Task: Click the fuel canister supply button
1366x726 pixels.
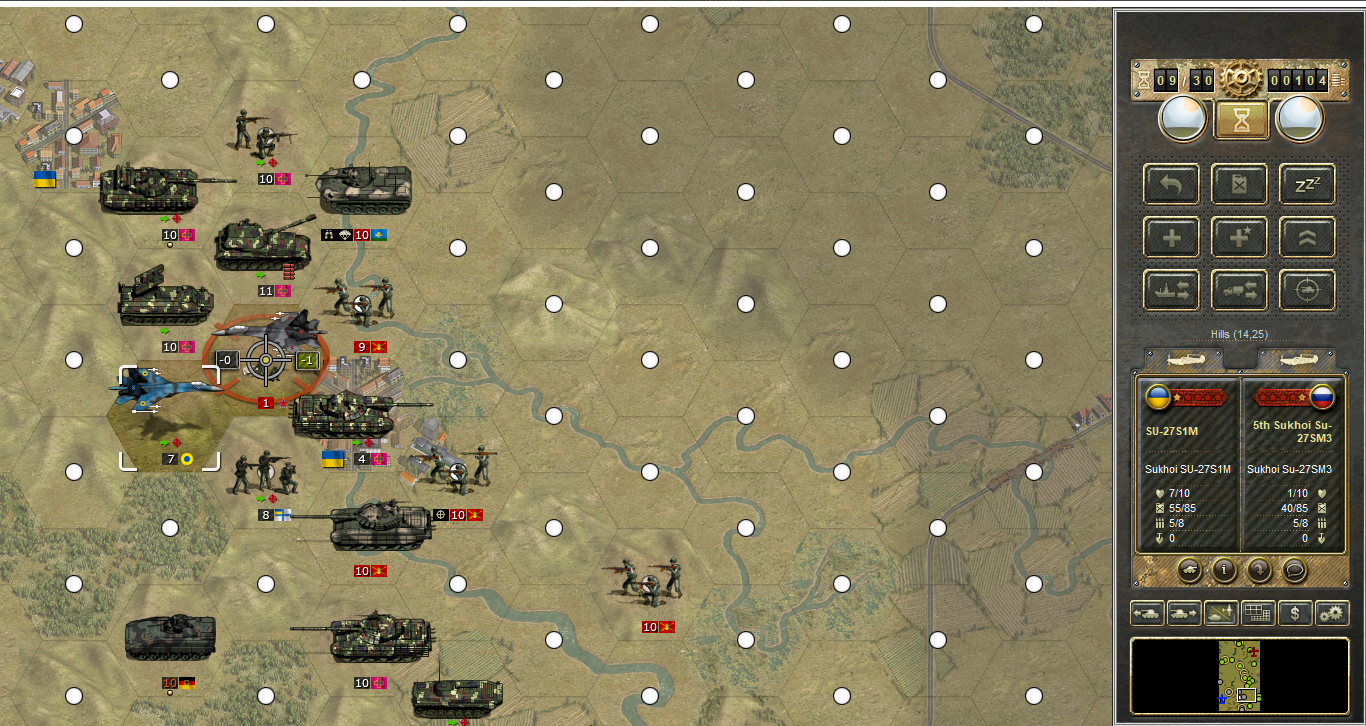Action: (x=1239, y=184)
